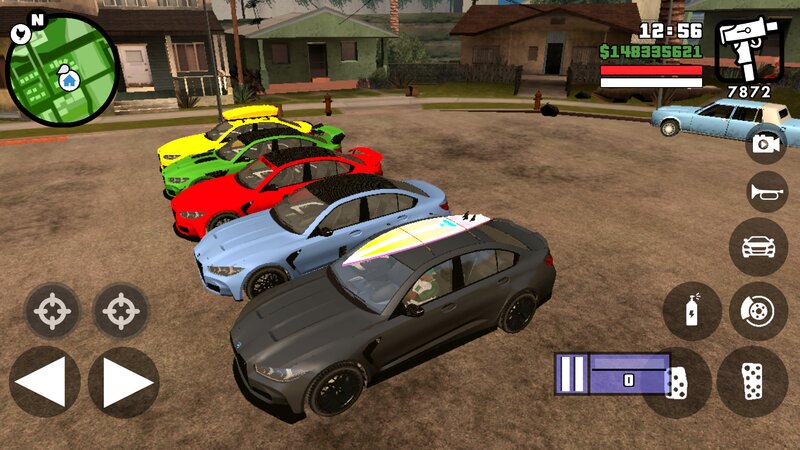Sound the car horn button

767,192
